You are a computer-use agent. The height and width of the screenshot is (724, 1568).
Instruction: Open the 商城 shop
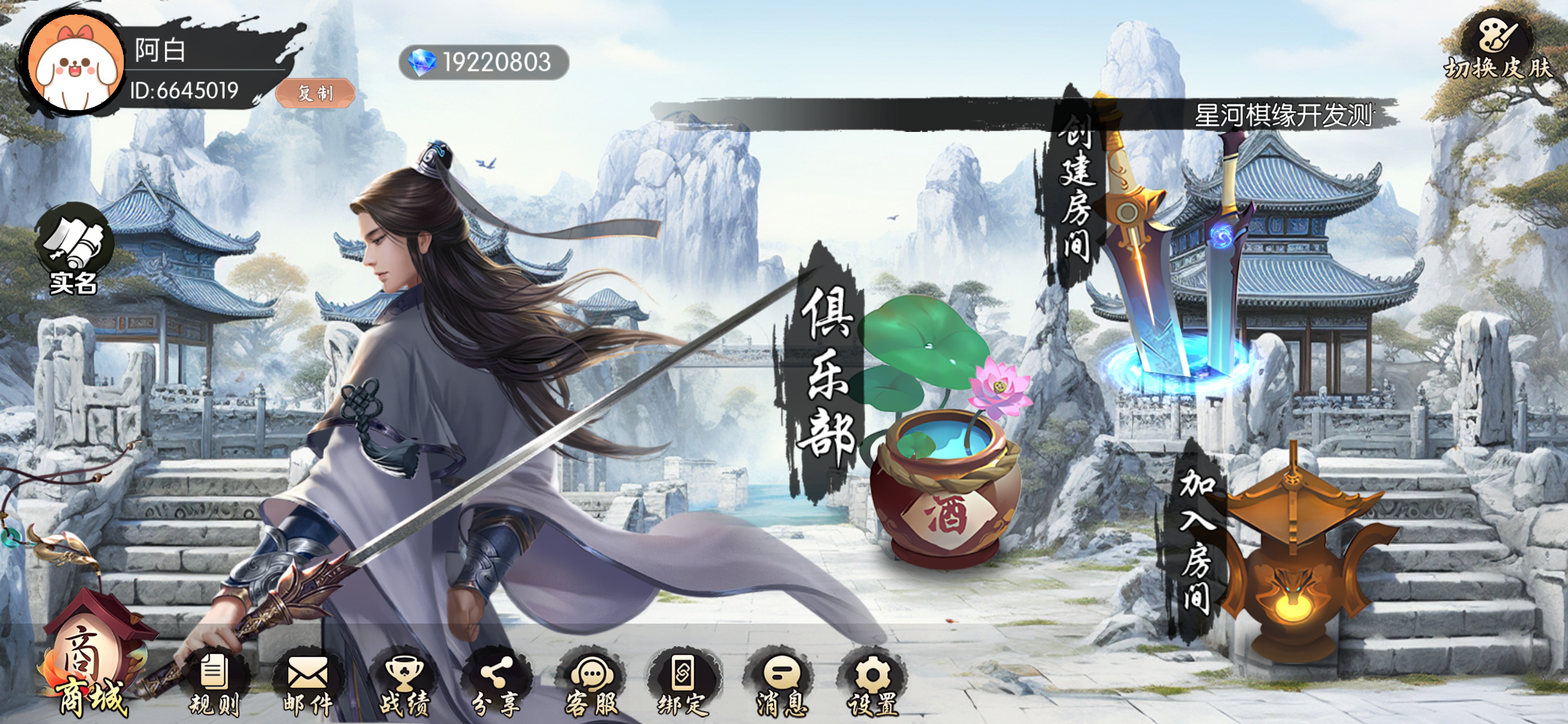[x=91, y=669]
